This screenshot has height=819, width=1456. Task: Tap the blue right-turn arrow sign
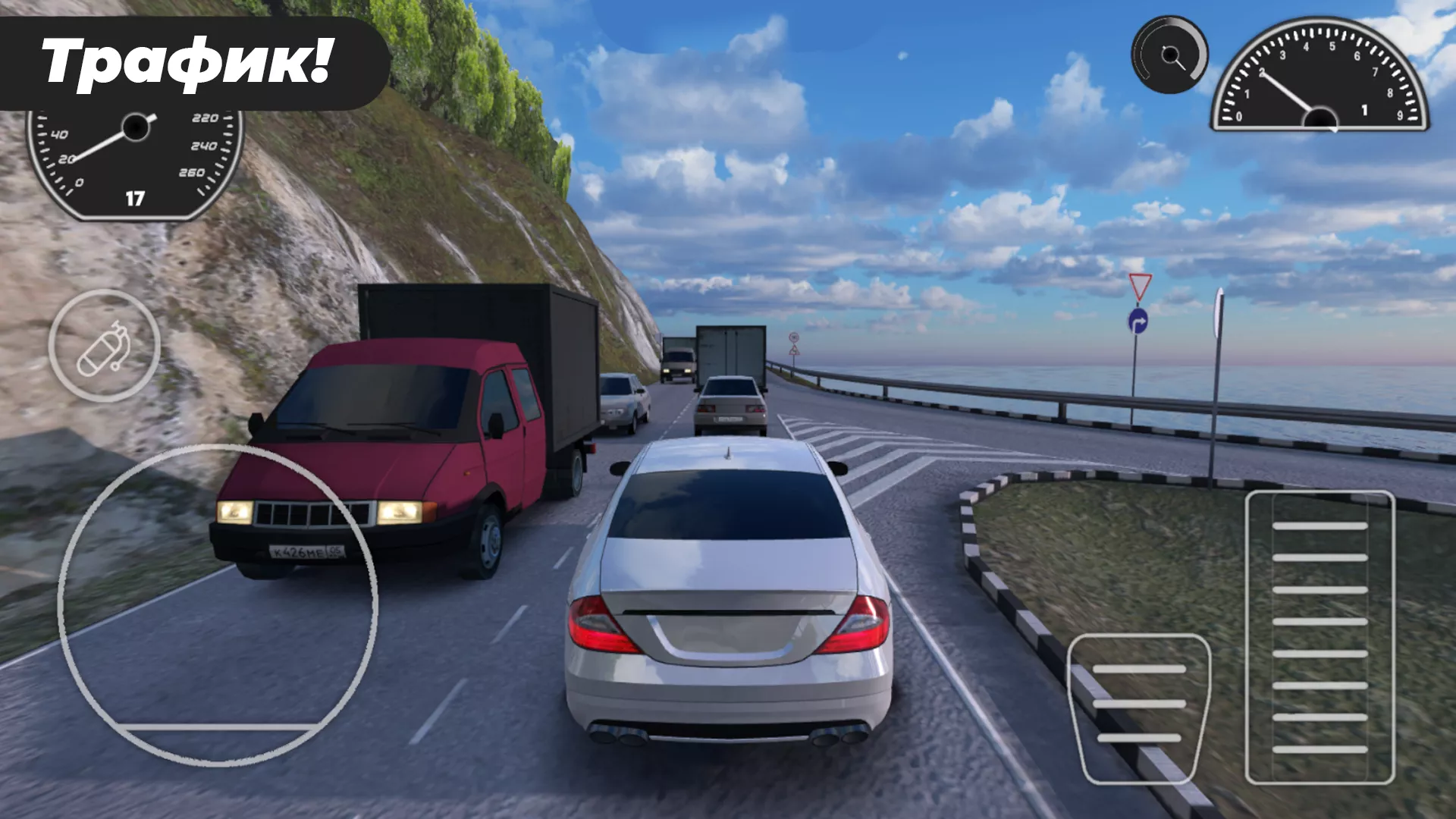point(1139,322)
